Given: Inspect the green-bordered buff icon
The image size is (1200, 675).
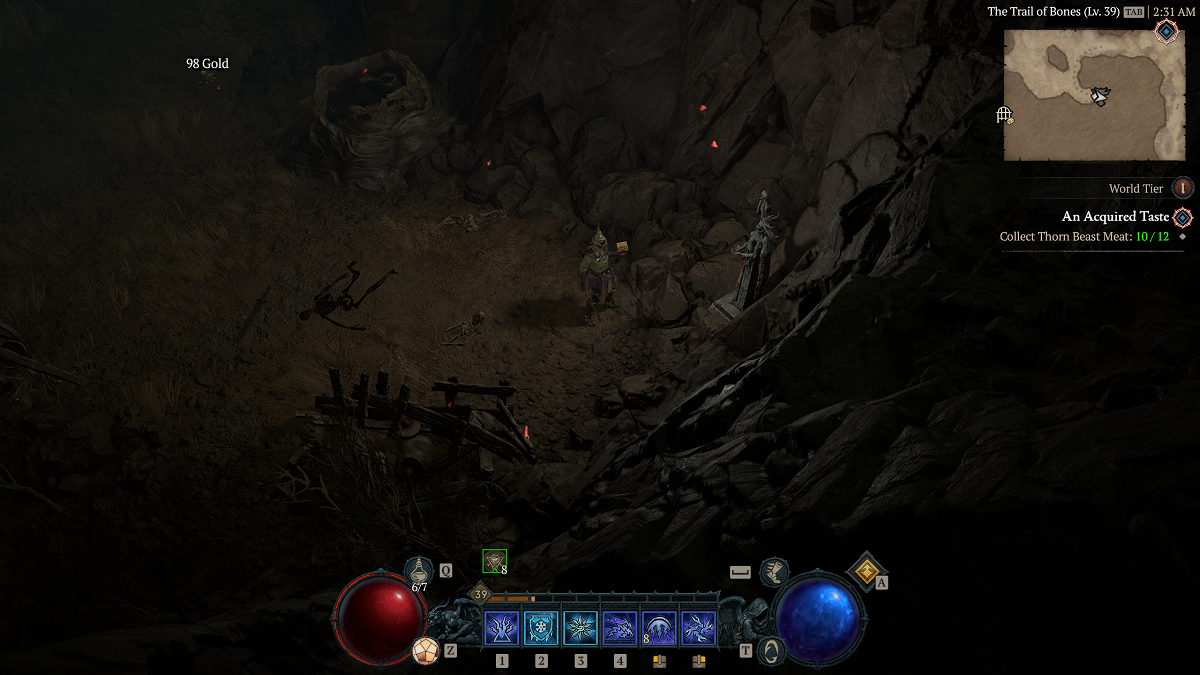Looking at the screenshot, I should pos(494,561).
